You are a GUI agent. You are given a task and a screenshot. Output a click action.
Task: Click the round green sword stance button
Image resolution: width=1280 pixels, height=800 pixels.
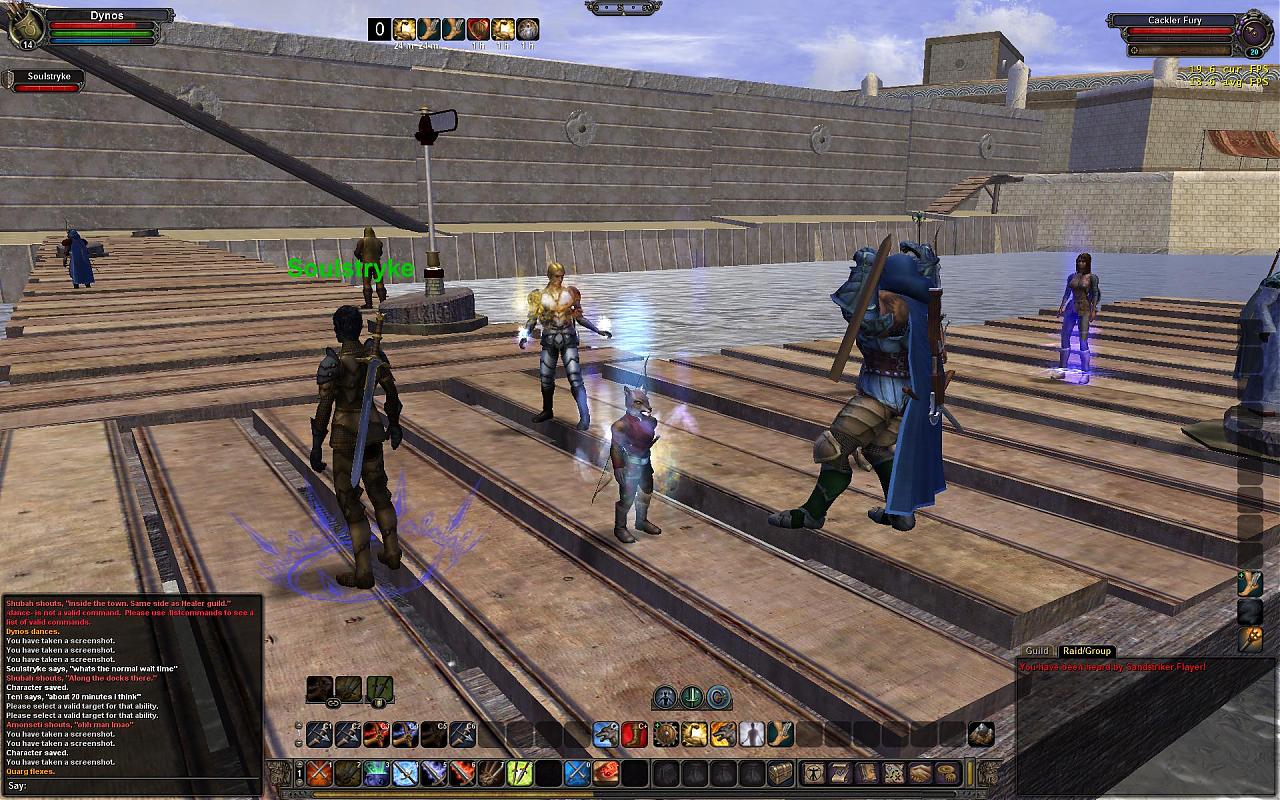691,697
